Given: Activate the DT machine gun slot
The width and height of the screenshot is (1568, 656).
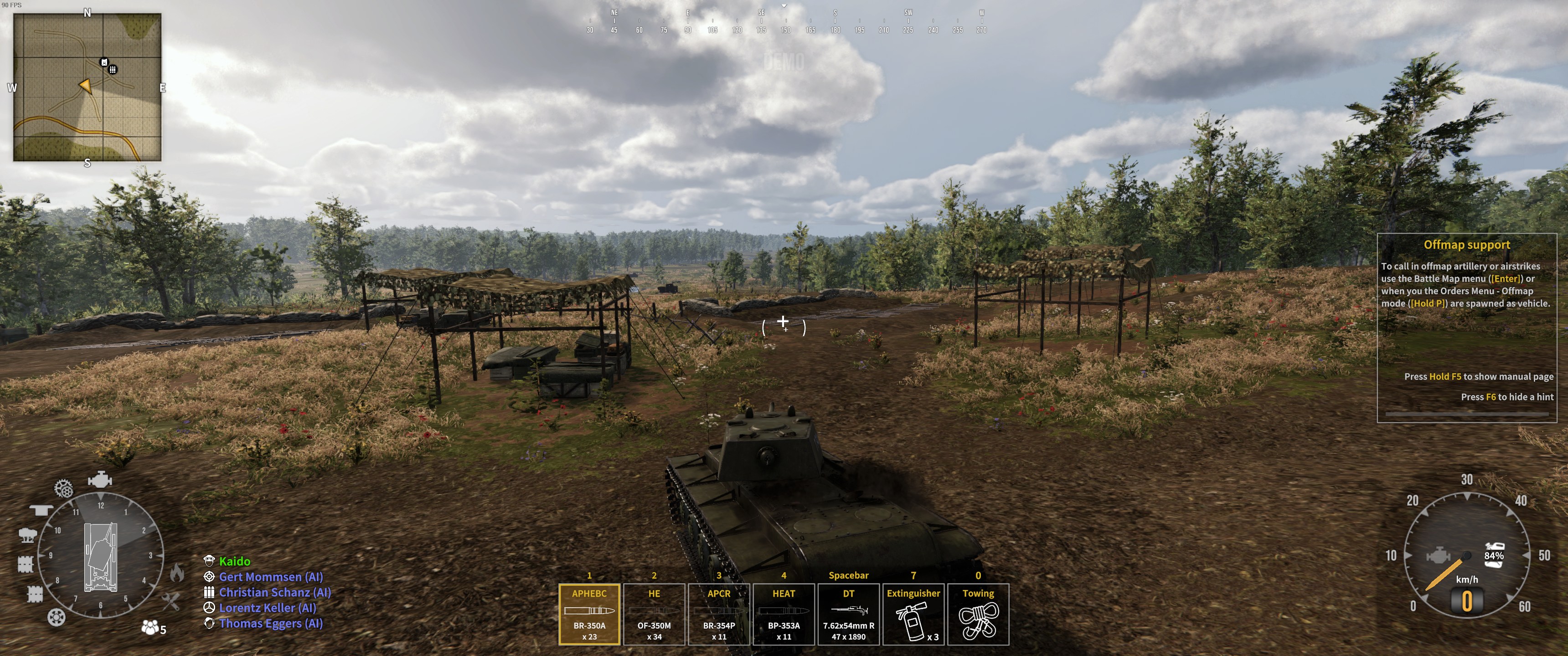Looking at the screenshot, I should click(849, 614).
